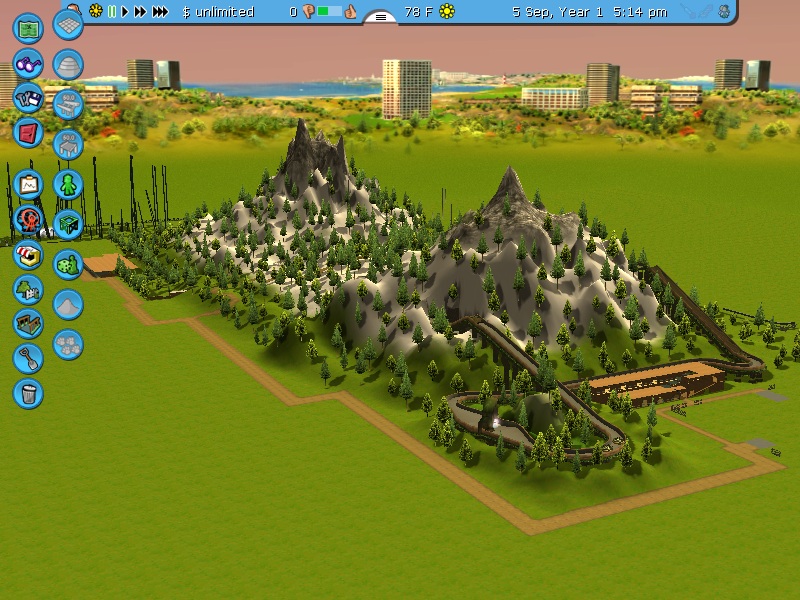Screen dimensions: 800x600
Task: Select the shovel terrain tool
Action: click(28, 357)
